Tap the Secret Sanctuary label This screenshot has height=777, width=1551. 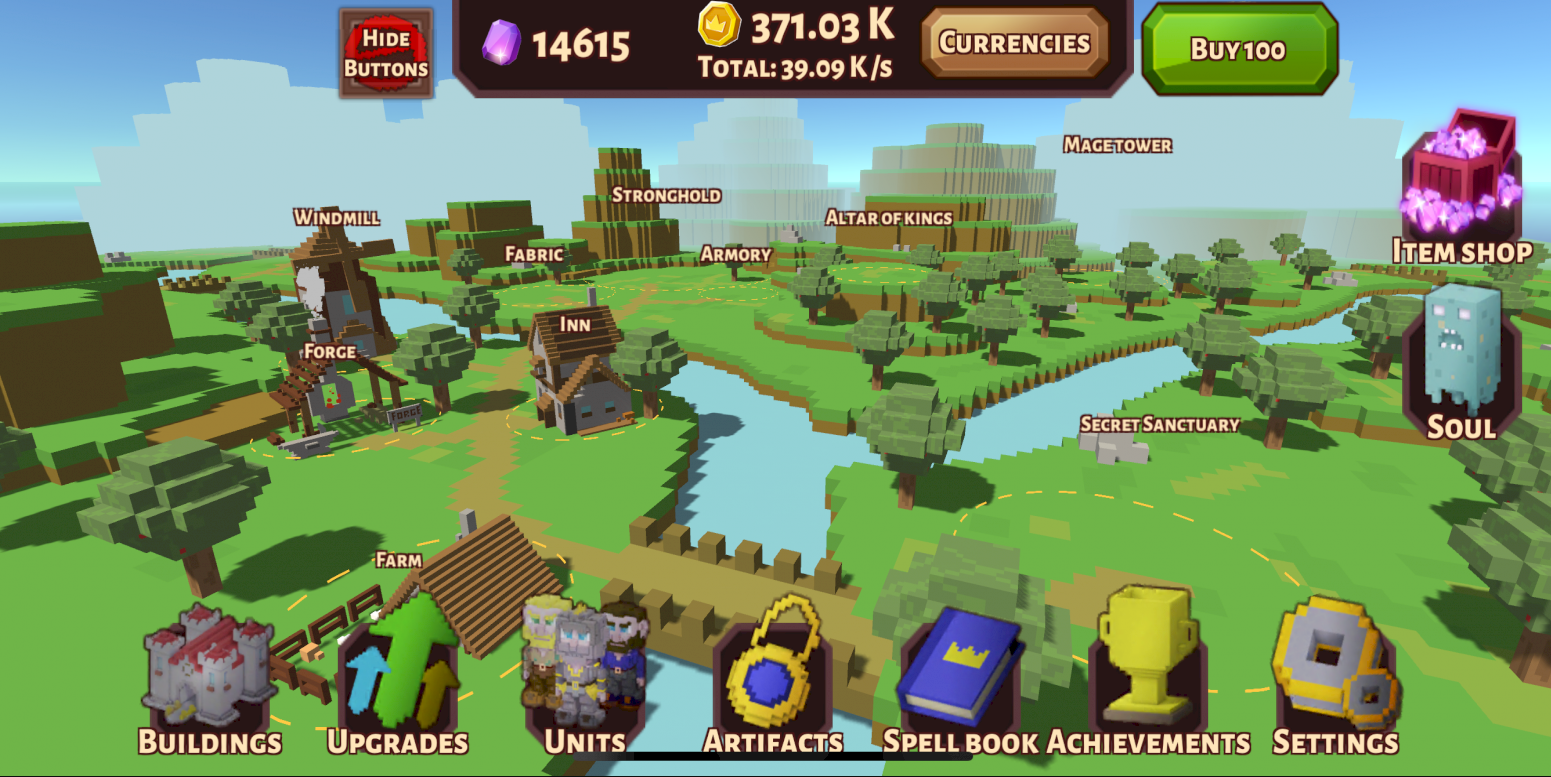(x=1160, y=424)
